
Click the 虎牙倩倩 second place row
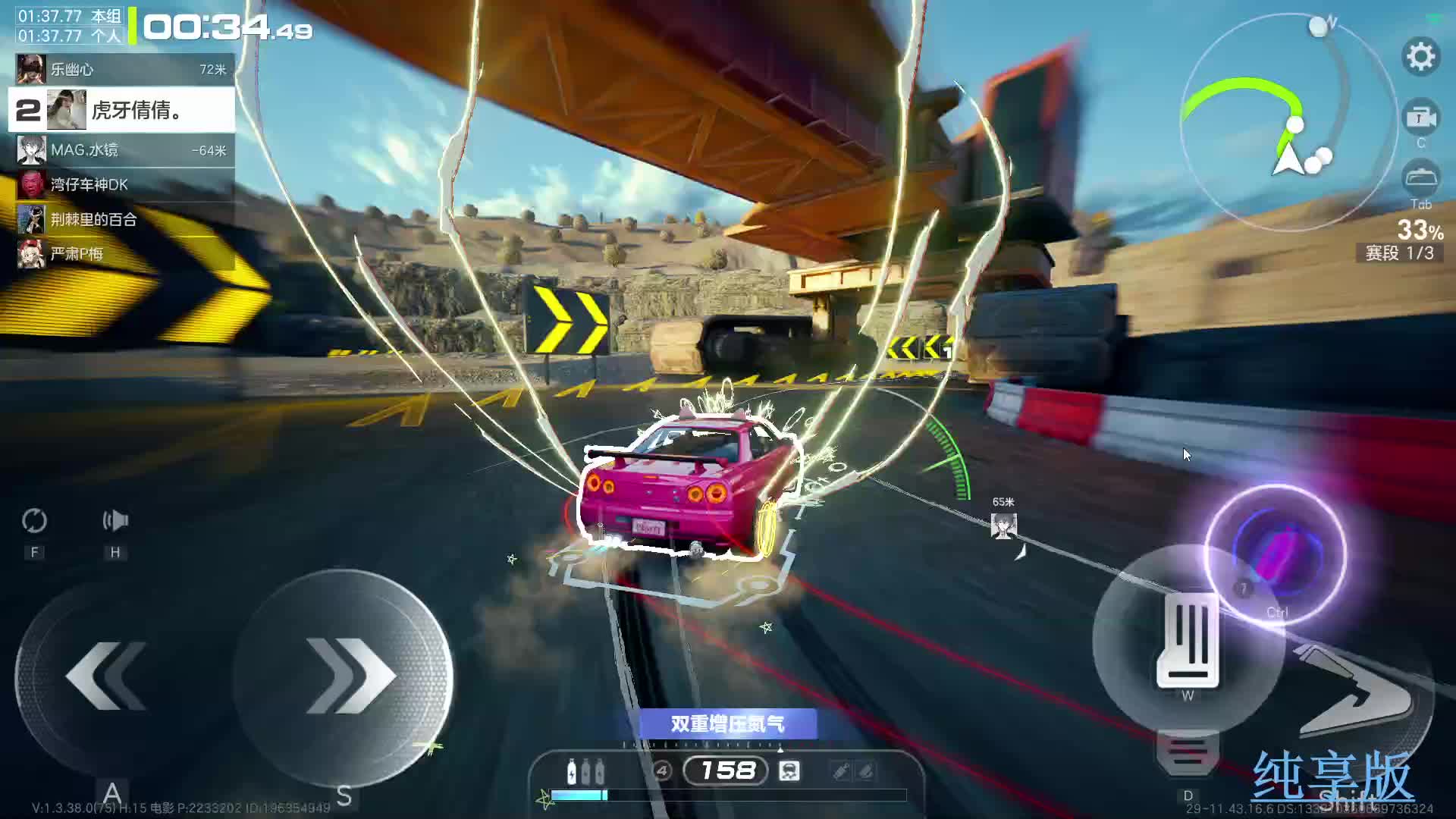(x=121, y=111)
